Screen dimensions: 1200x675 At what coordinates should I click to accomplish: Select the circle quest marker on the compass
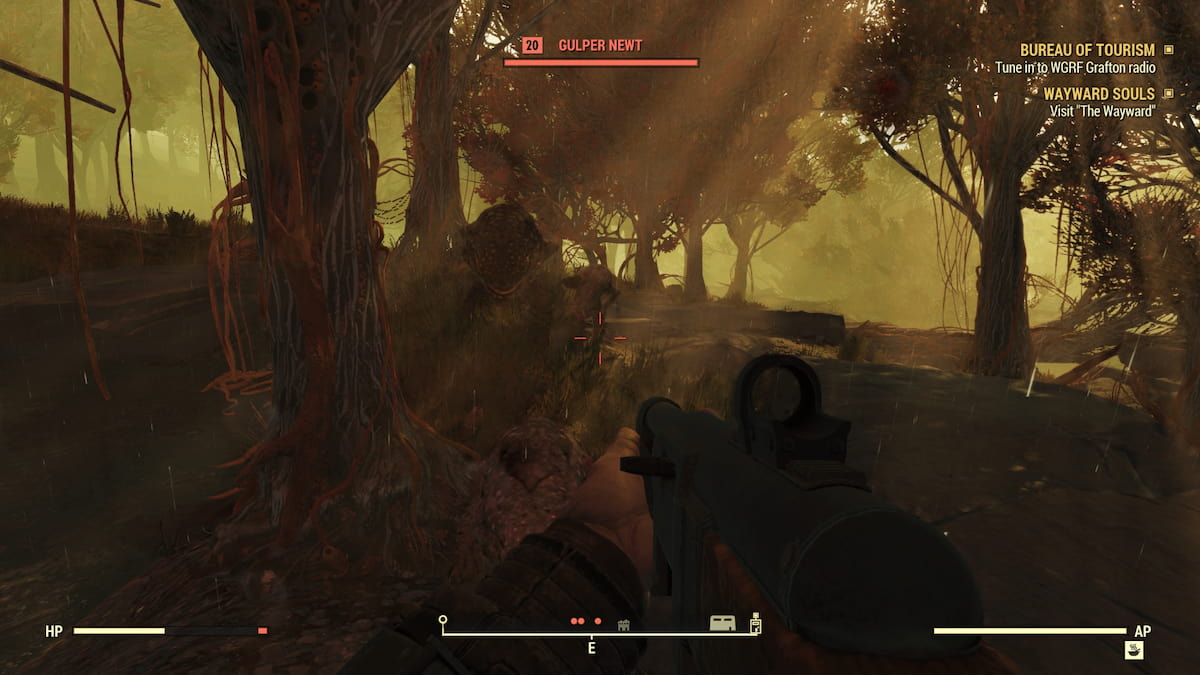443,620
